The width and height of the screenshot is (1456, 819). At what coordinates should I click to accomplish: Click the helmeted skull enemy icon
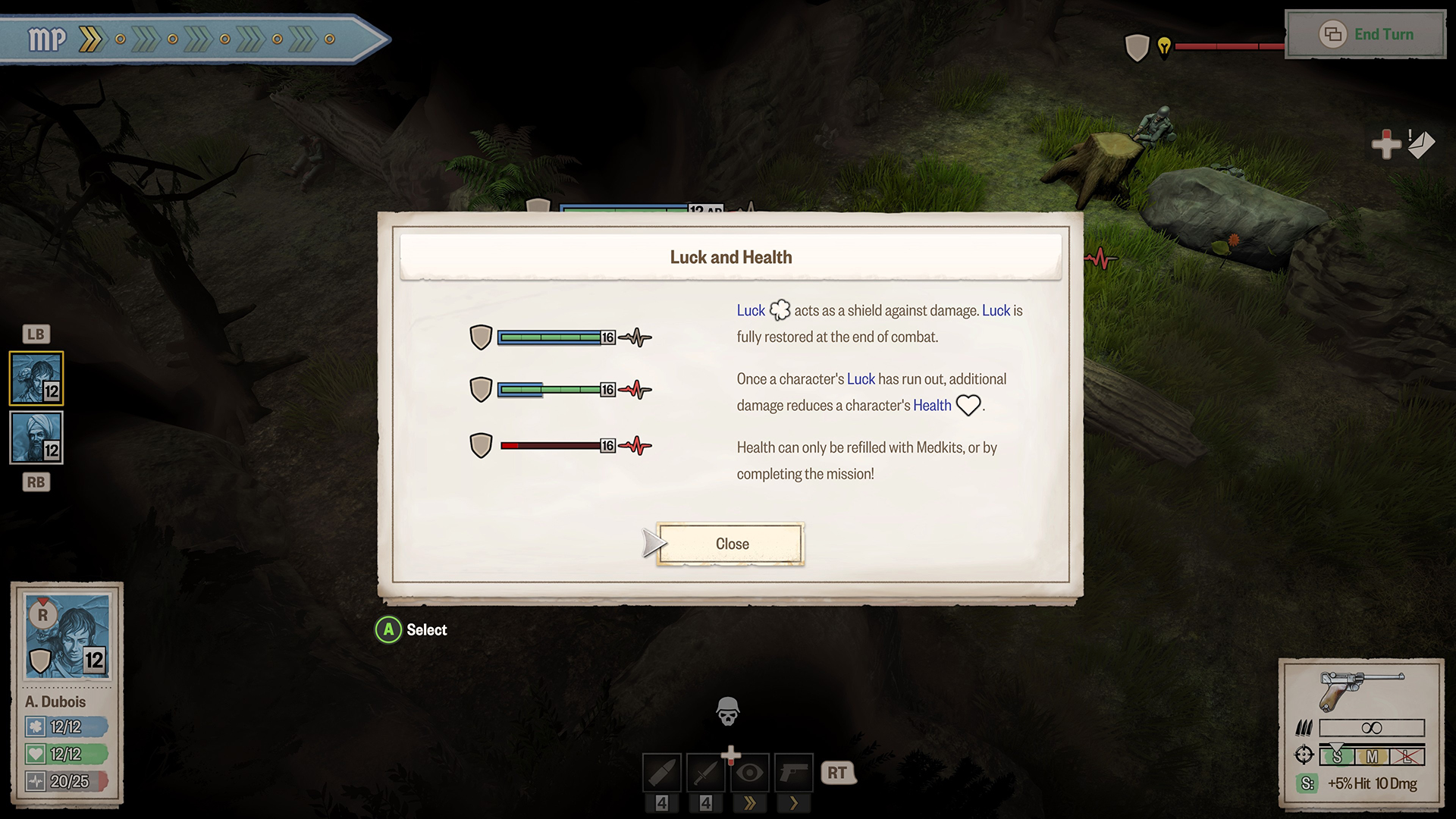point(728,711)
